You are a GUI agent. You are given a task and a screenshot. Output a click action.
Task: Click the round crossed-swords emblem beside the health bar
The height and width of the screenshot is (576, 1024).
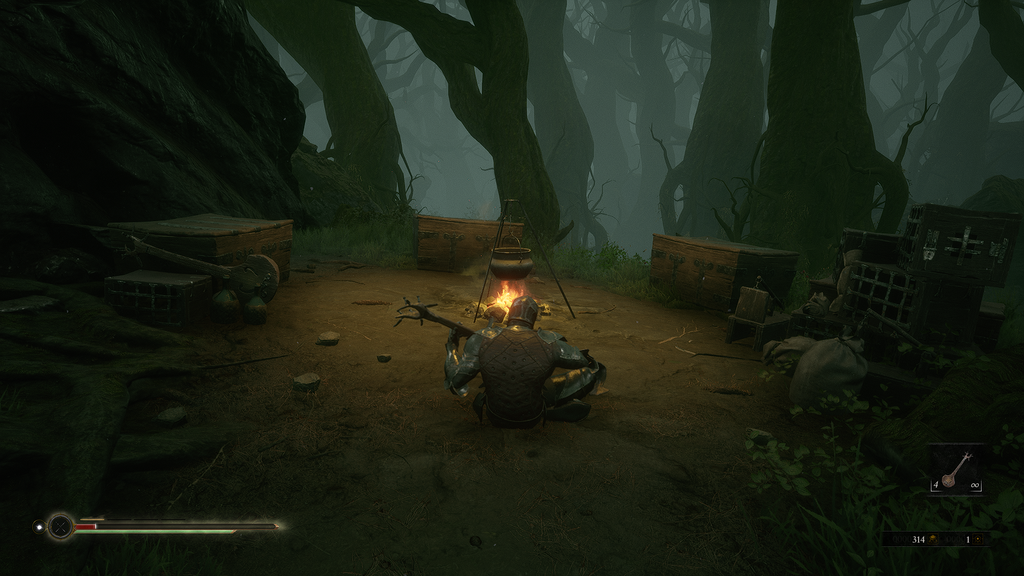61,525
